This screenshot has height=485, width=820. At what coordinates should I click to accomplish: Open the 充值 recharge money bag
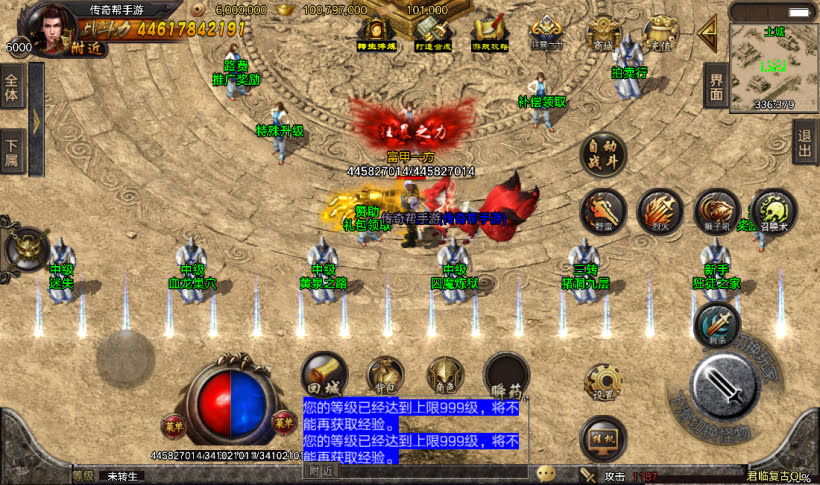click(x=659, y=34)
